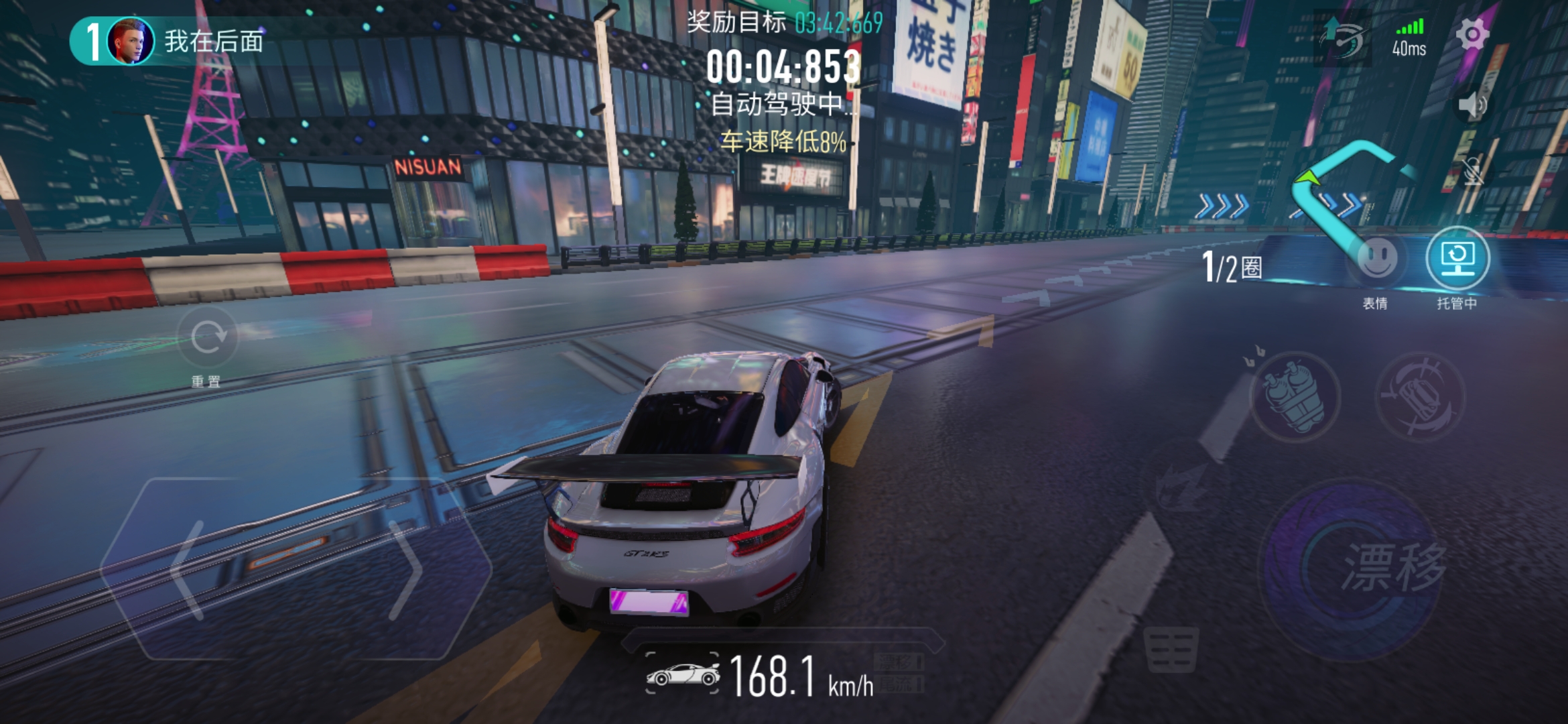Toggle the 托管中 auto-drive button
The width and height of the screenshot is (1568, 724).
point(1457,259)
